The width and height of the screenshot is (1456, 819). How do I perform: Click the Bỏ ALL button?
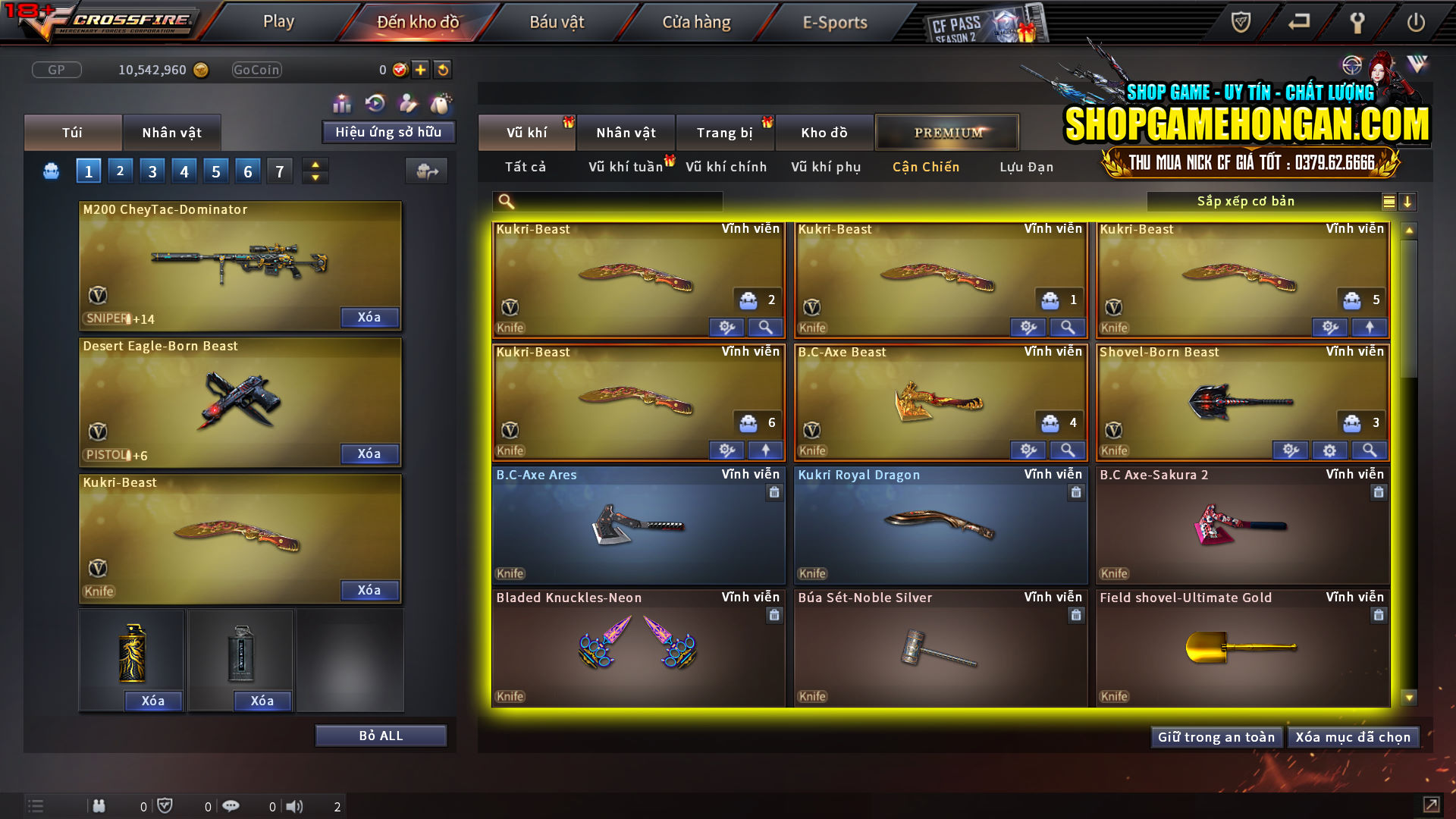(381, 735)
